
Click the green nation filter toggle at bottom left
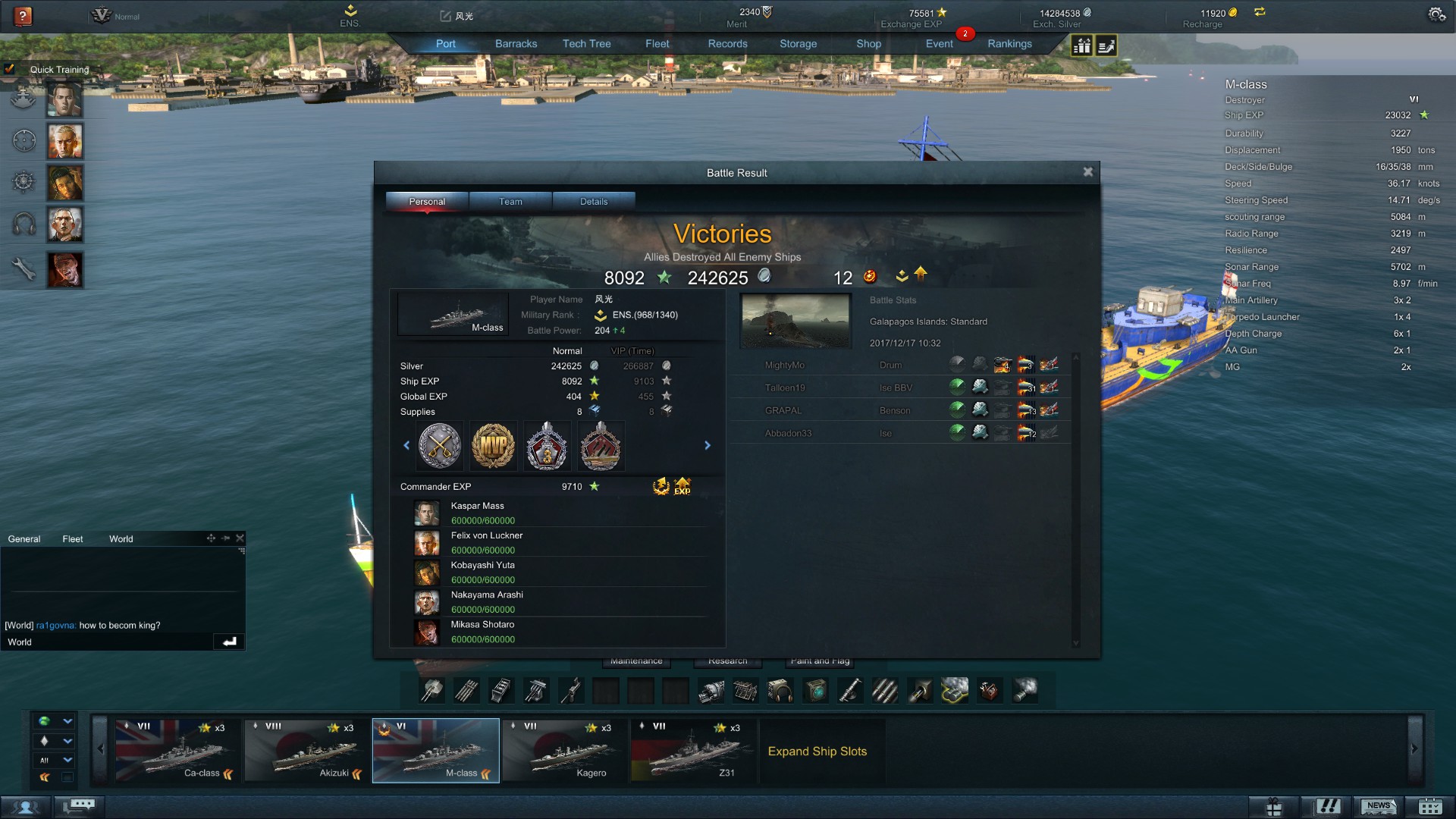tap(45, 722)
